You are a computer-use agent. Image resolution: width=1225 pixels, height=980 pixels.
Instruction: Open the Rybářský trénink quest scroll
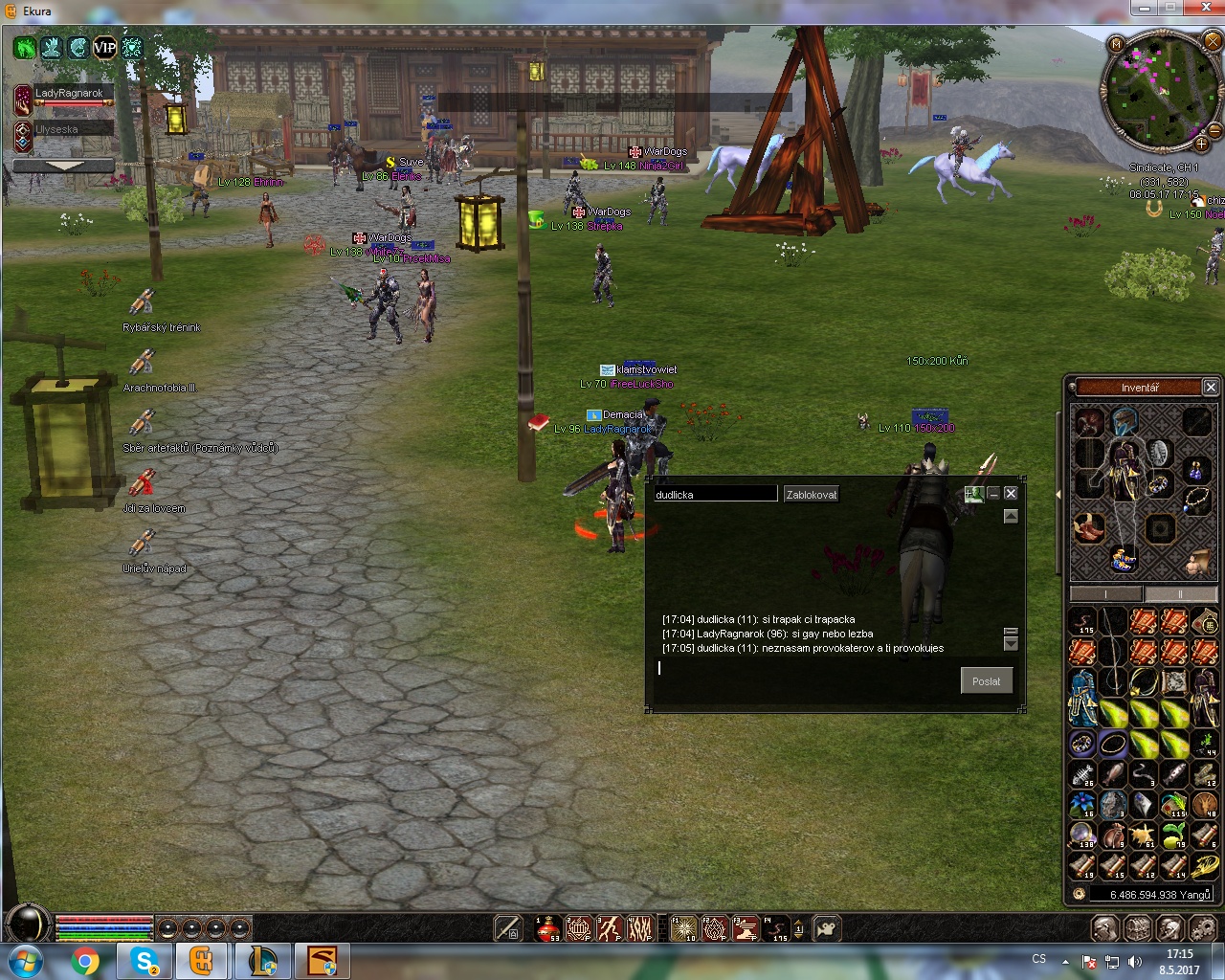(143, 303)
